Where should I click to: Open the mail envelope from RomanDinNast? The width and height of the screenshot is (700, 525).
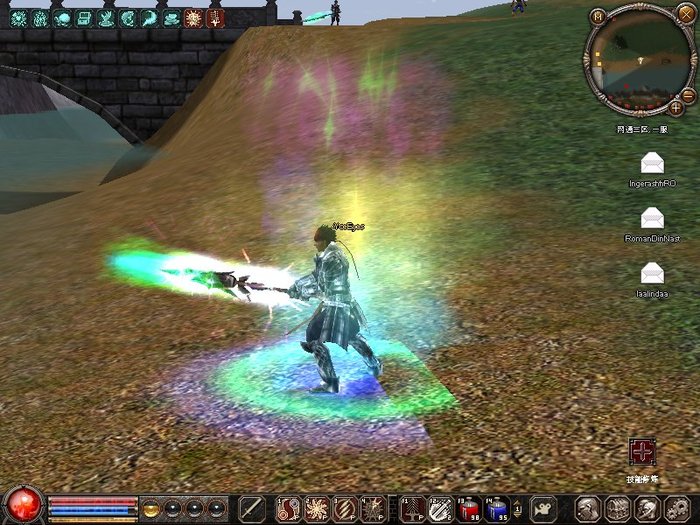tap(652, 217)
